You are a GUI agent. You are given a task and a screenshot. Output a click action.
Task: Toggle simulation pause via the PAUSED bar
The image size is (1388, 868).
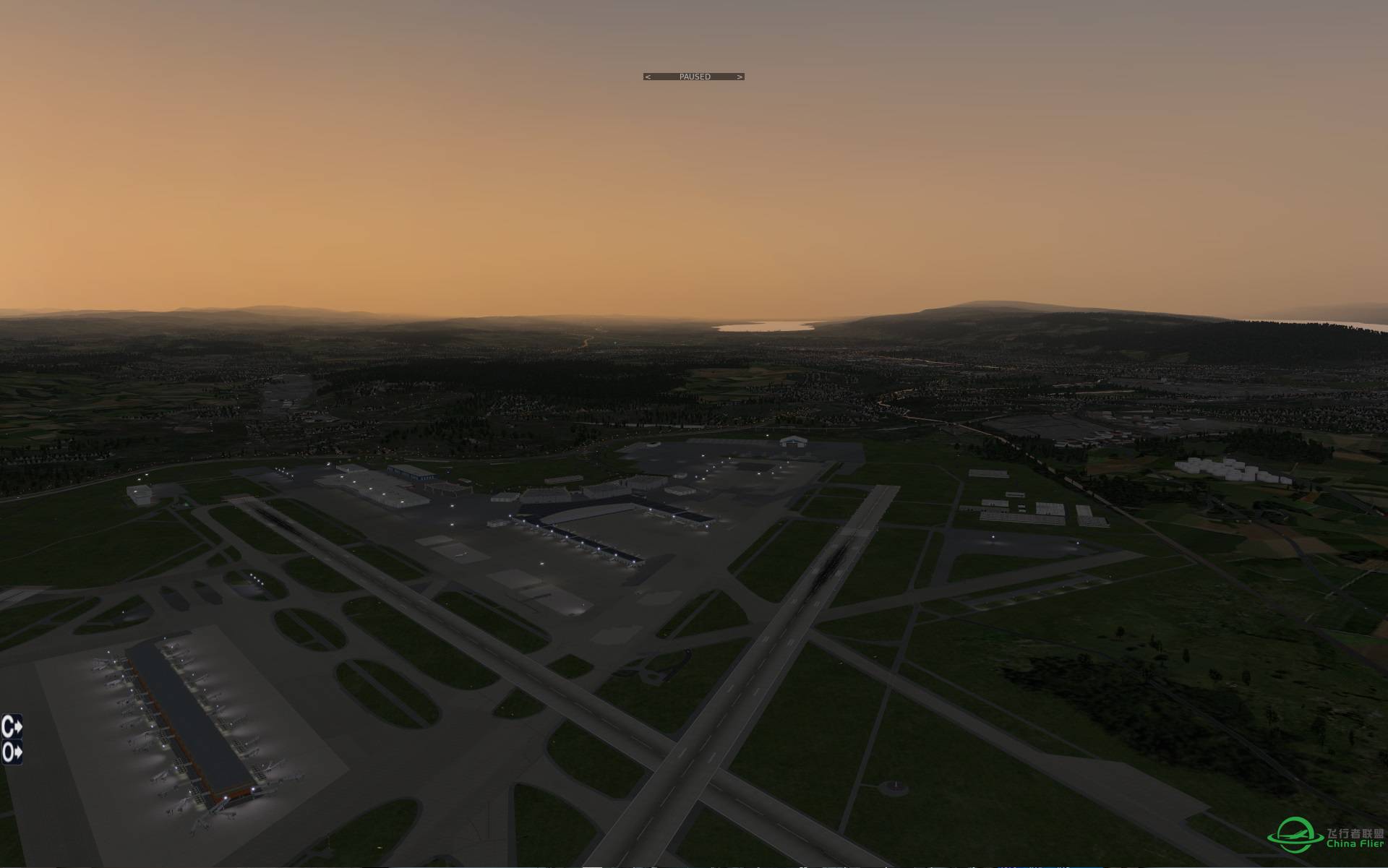point(694,76)
